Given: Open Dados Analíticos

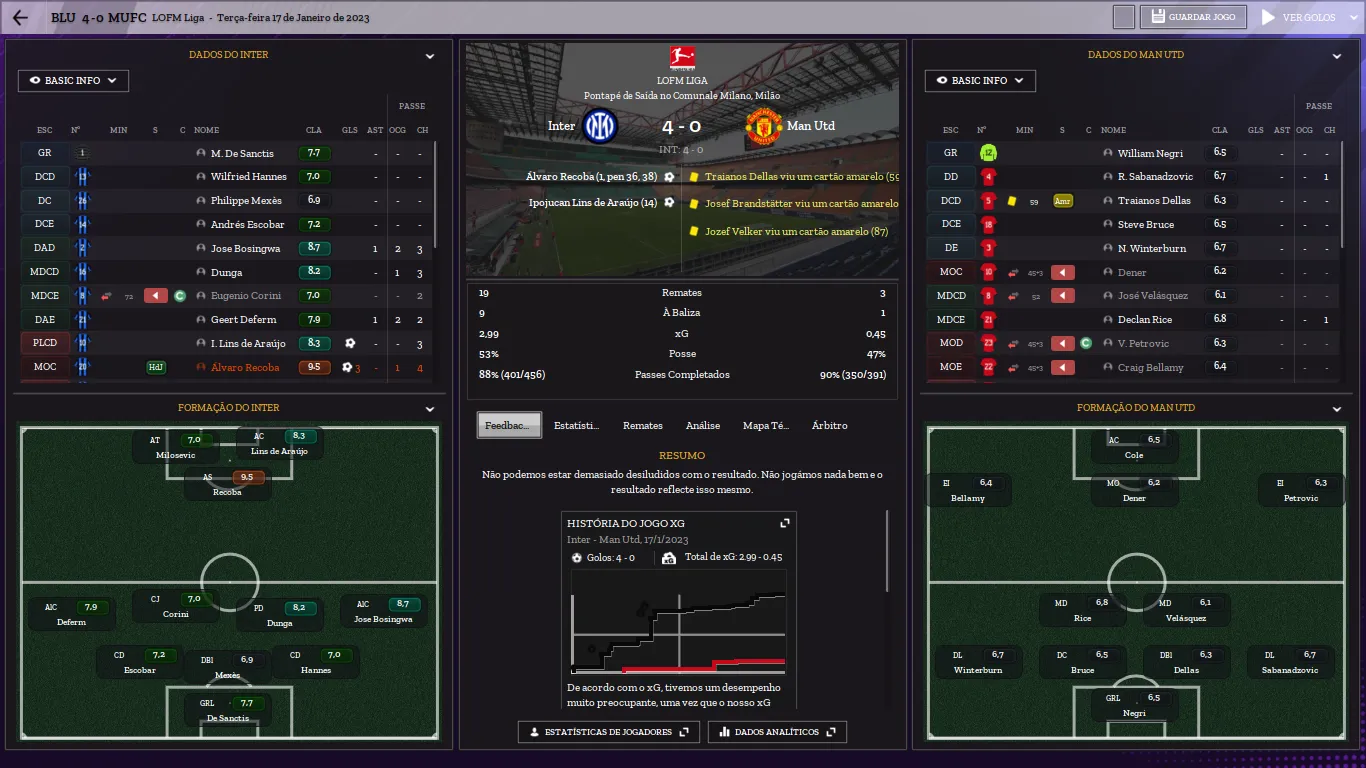Looking at the screenshot, I should tap(777, 732).
